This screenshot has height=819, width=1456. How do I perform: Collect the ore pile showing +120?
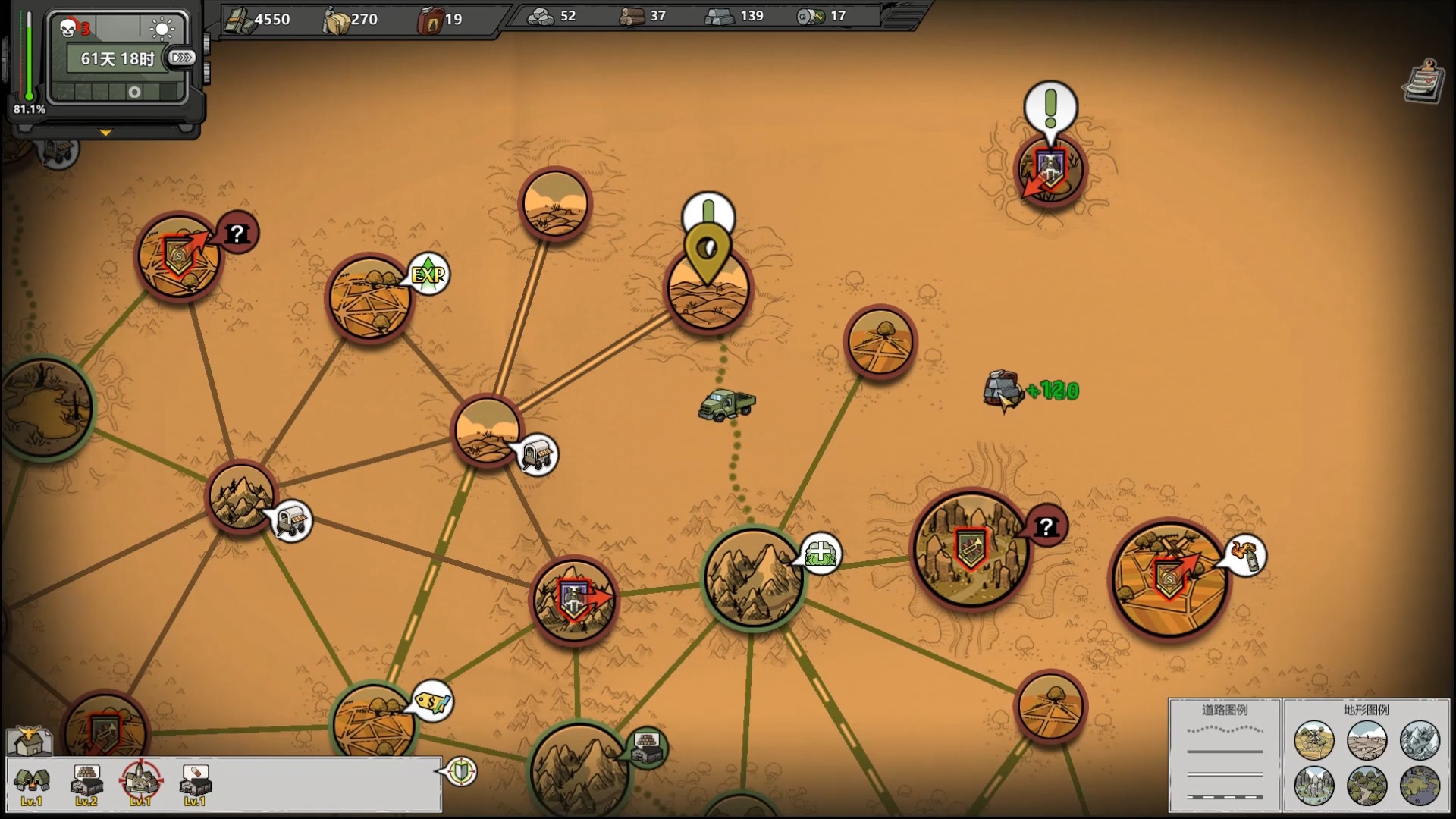click(x=1003, y=390)
